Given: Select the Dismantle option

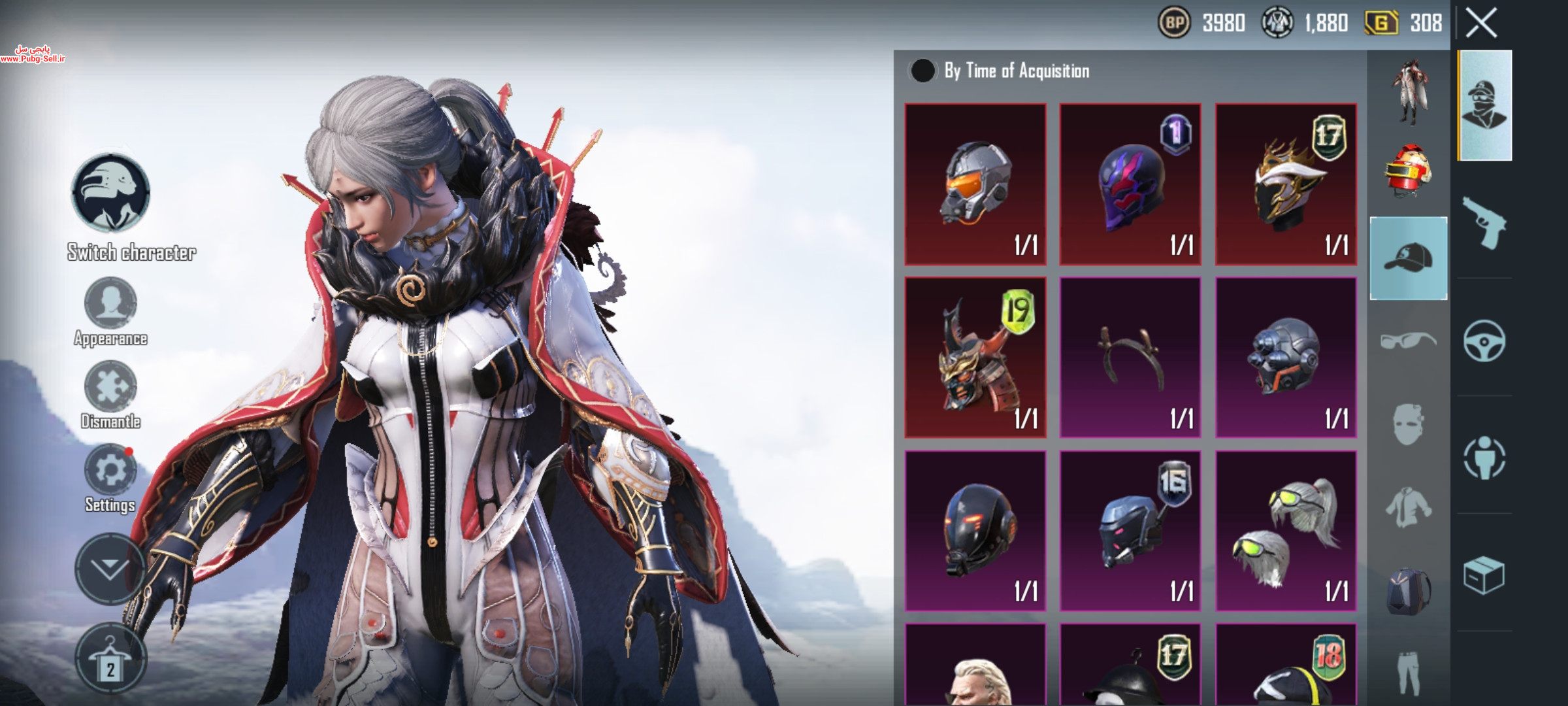Looking at the screenshot, I should (110, 387).
